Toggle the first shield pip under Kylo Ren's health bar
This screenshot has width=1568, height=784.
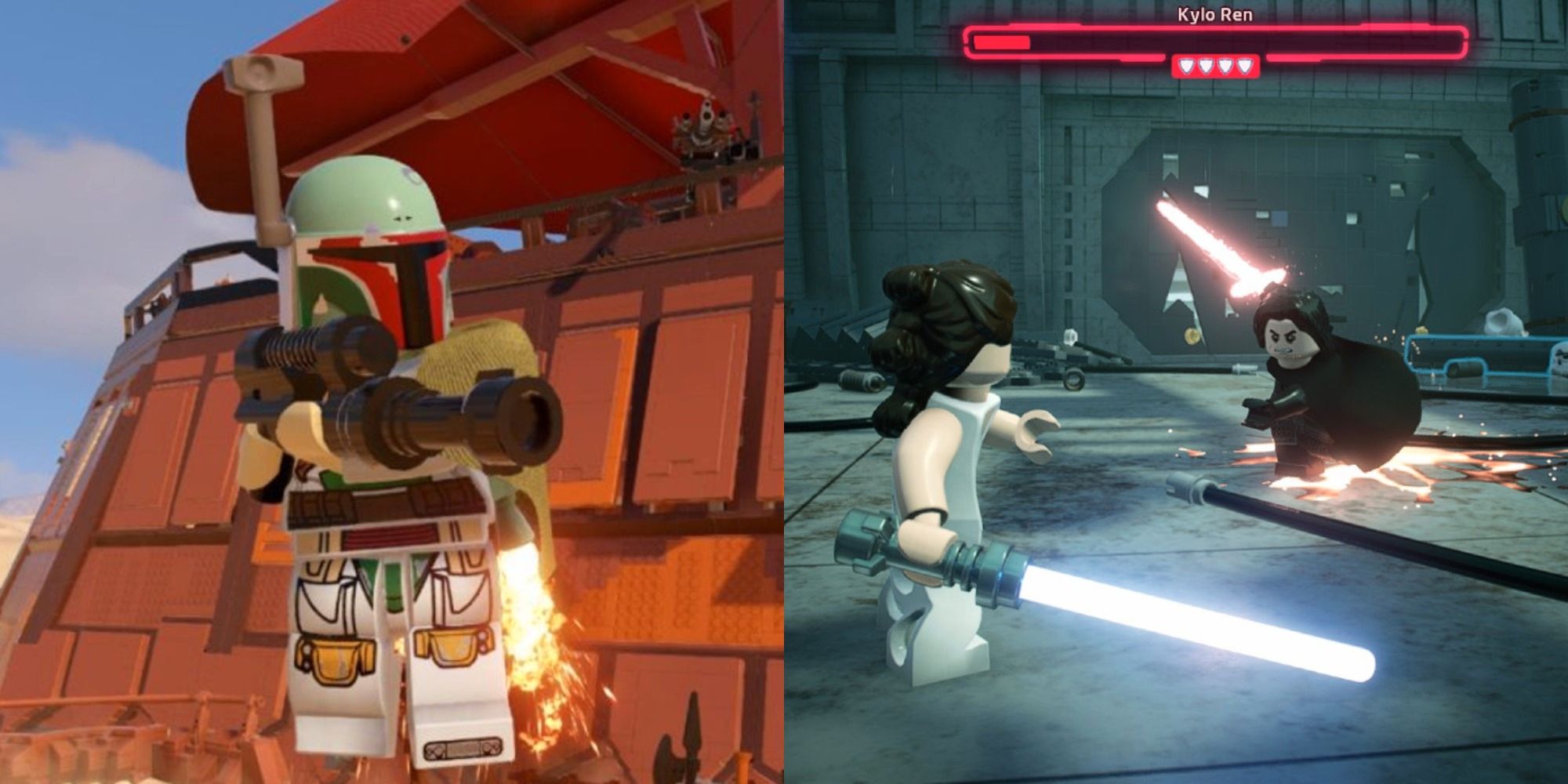click(x=1185, y=66)
